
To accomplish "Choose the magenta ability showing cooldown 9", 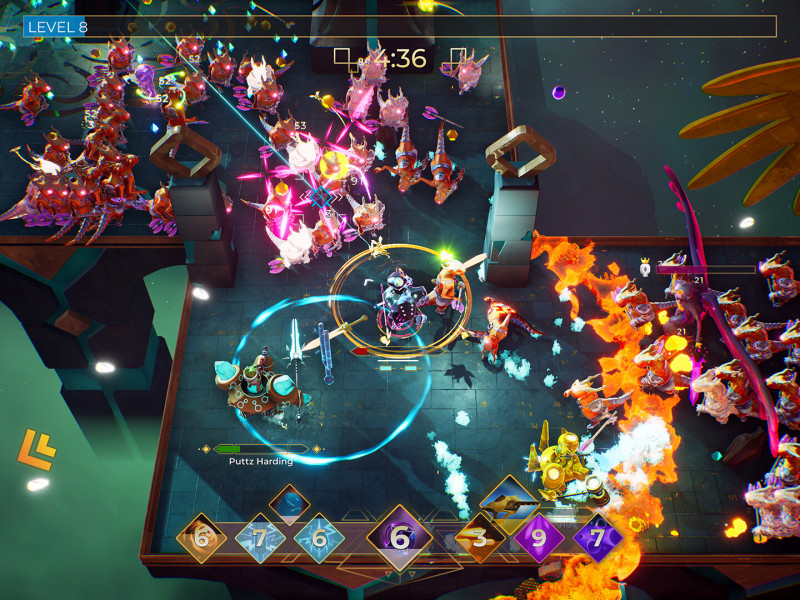I will (539, 538).
